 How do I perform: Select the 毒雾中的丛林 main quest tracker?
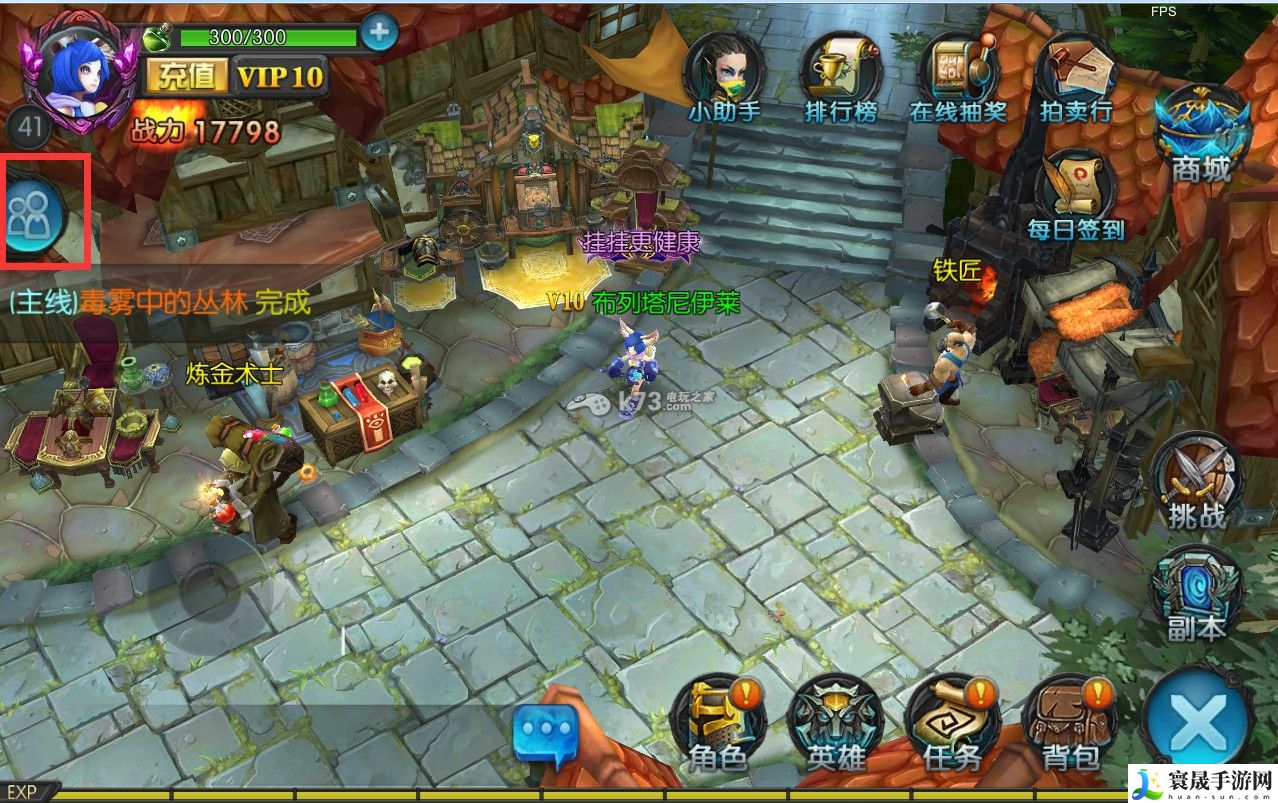[x=160, y=301]
